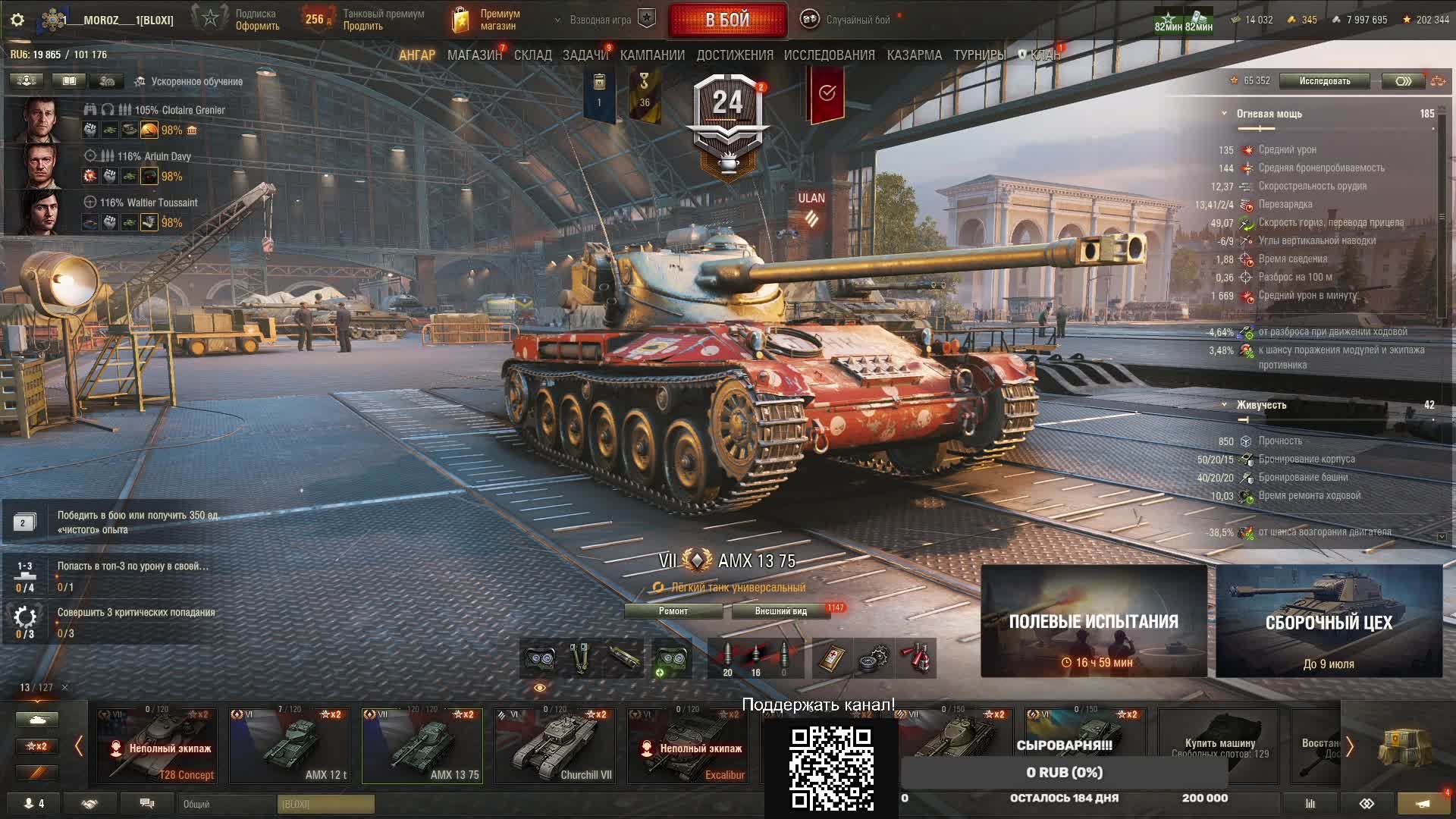Image resolution: width=1456 pixels, height=819 pixels.
Task: Open the СКЛАД tab
Action: 532,55
